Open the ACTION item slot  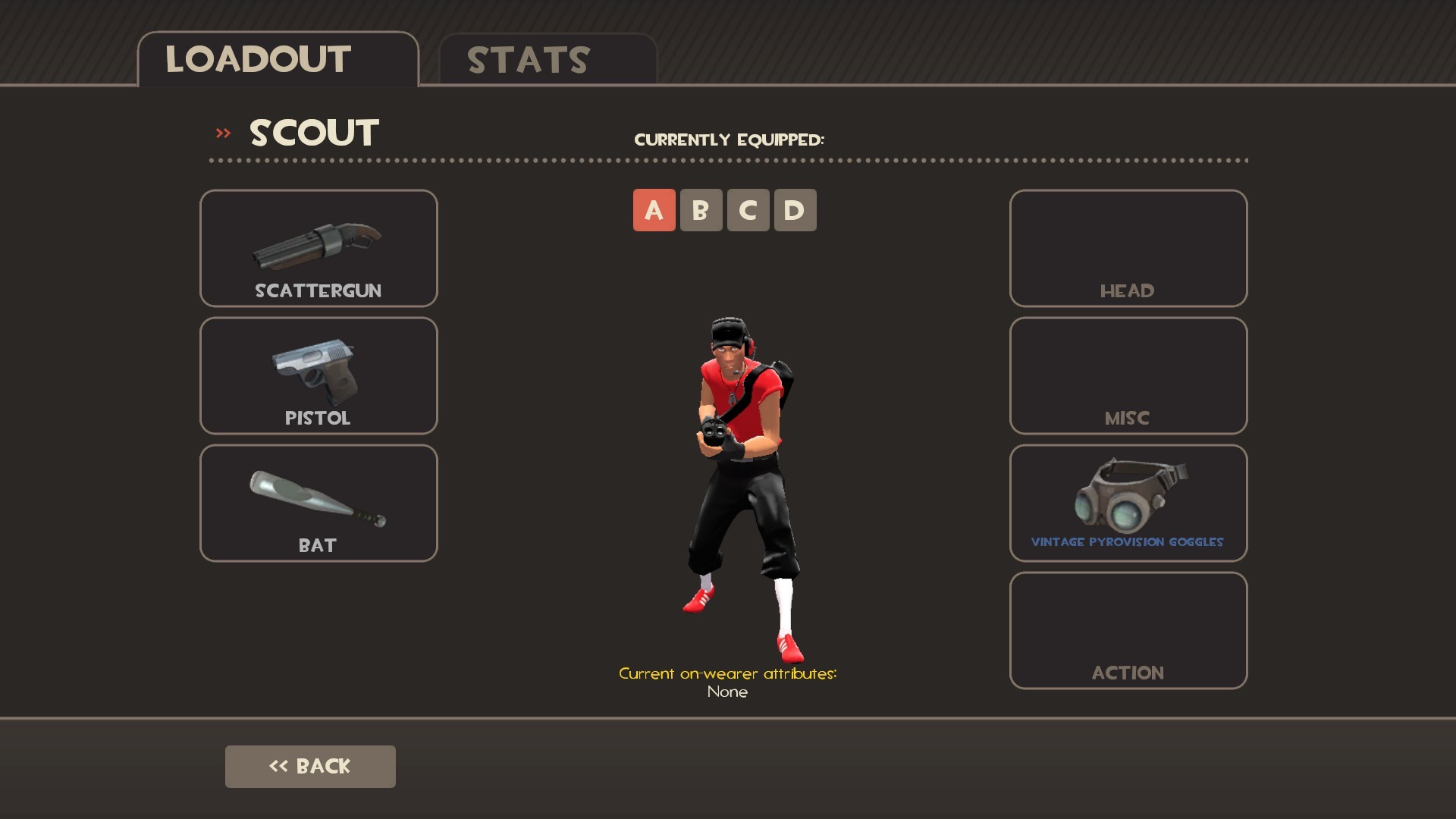tap(1128, 629)
